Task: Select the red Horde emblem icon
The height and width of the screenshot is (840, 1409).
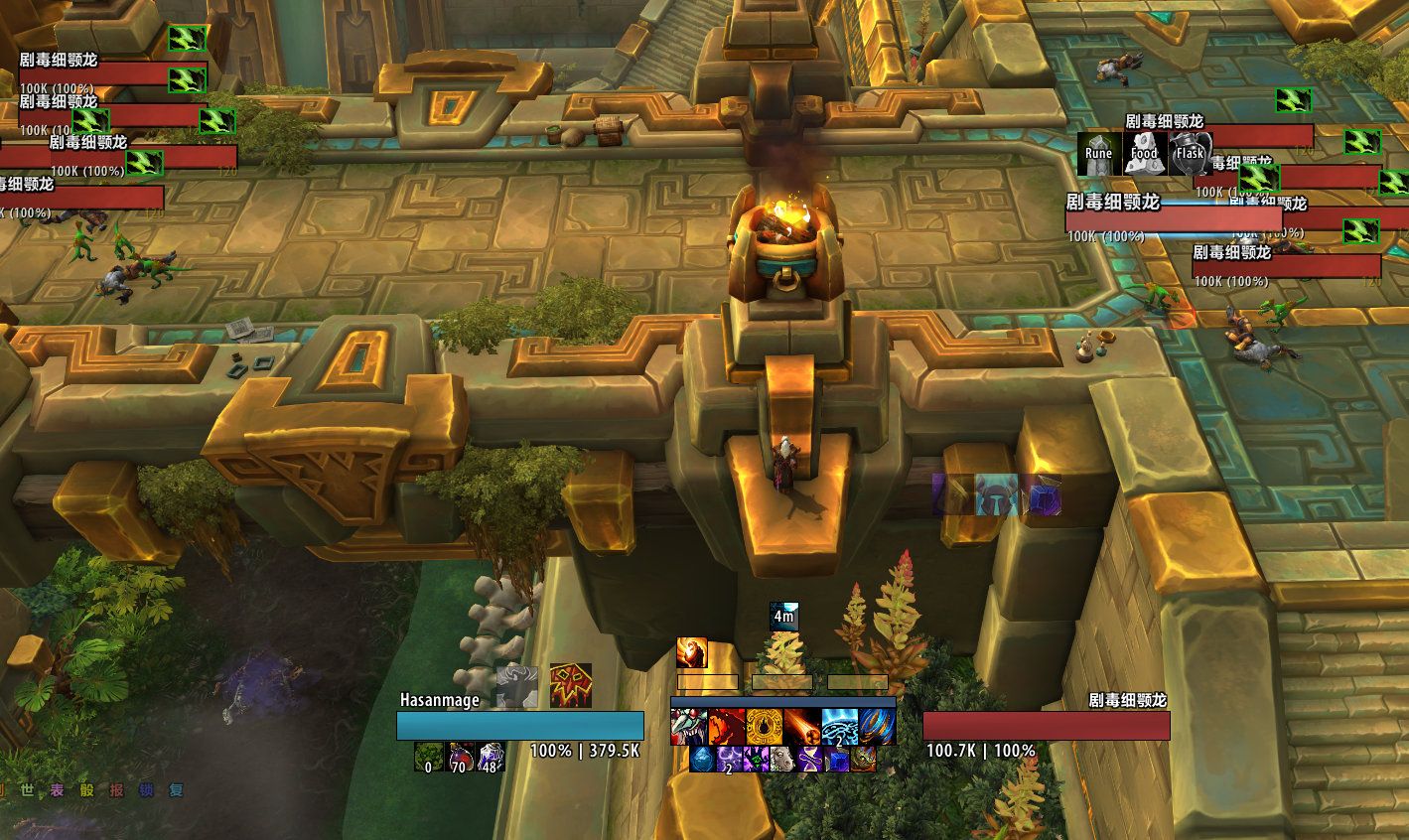Action: [570, 685]
